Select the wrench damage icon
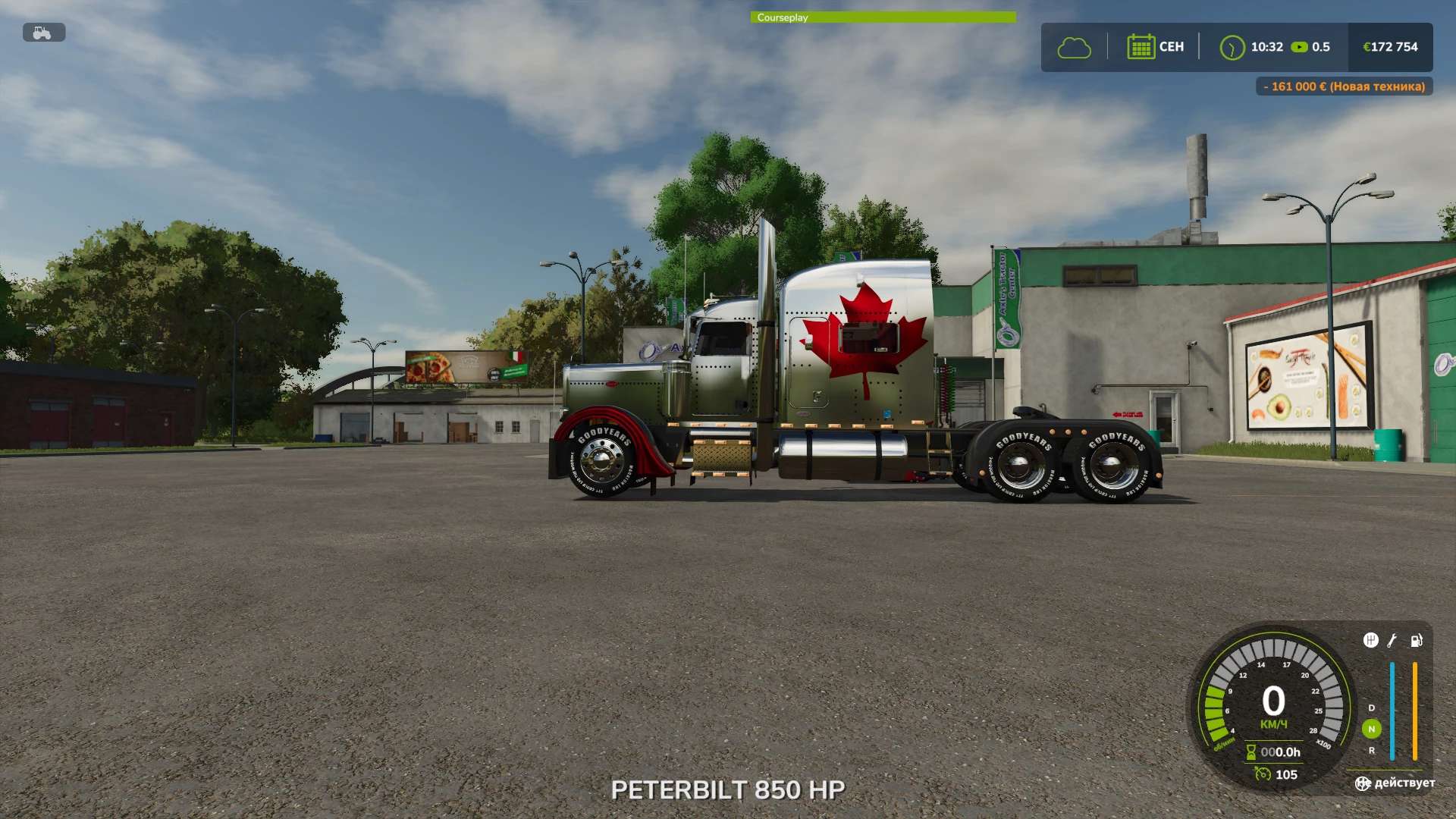Viewport: 1456px width, 819px height. tap(1392, 641)
